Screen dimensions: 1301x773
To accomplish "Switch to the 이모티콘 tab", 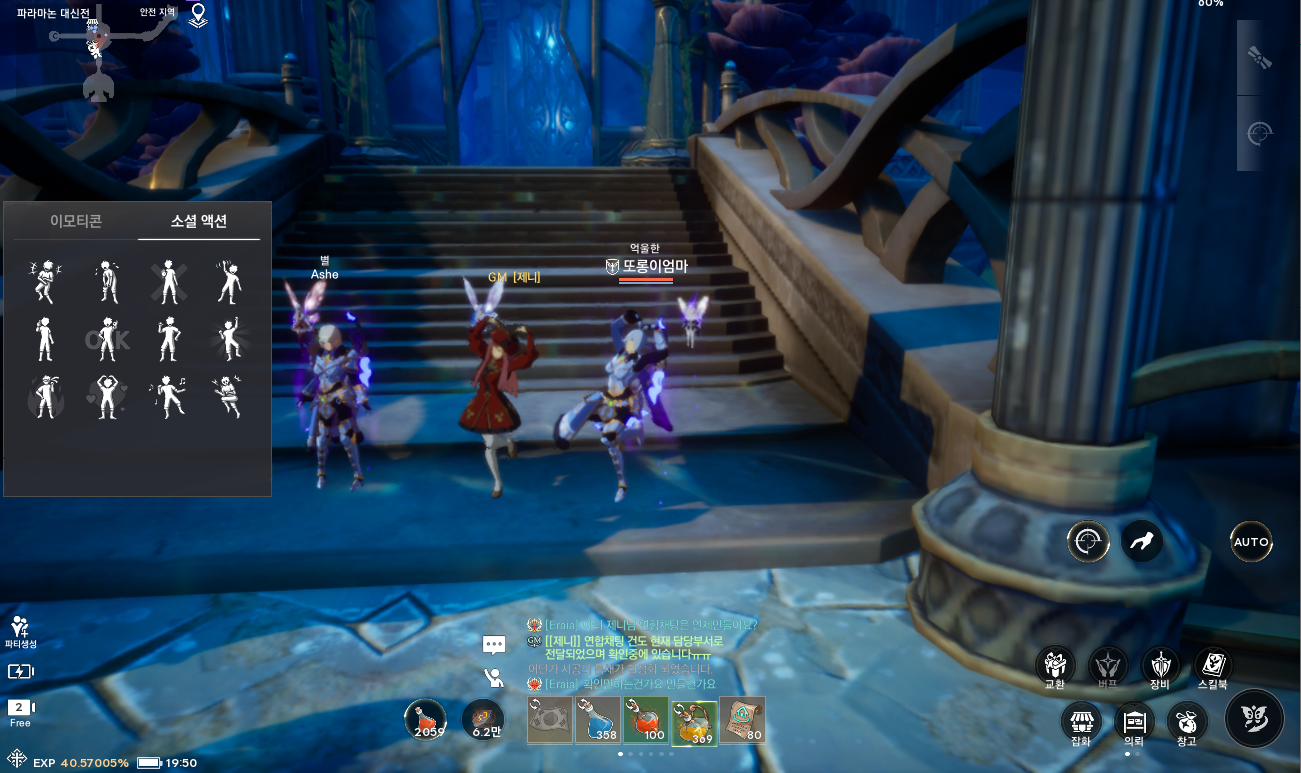I will [x=76, y=221].
